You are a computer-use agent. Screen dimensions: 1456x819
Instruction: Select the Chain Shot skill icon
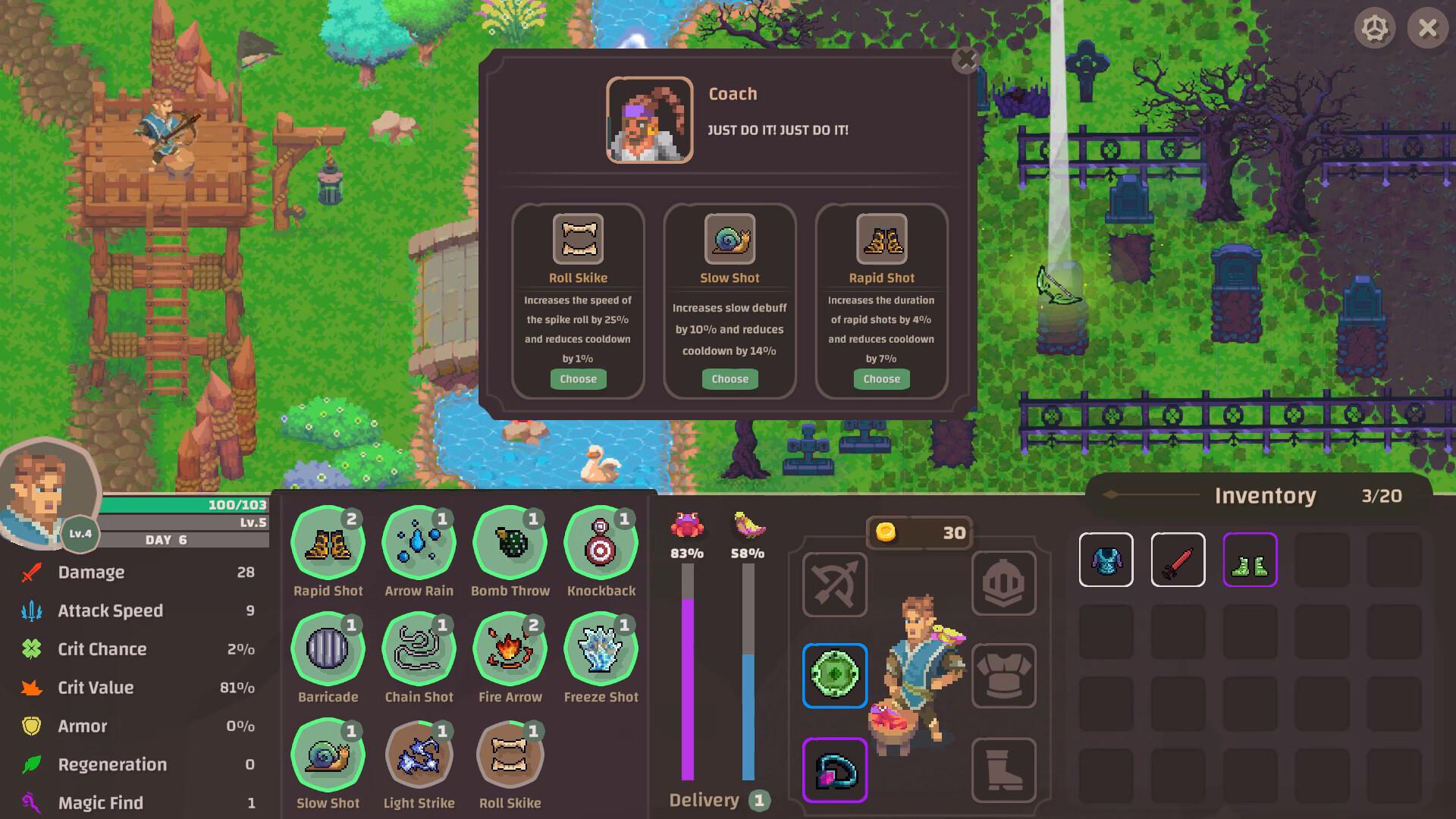pos(419,649)
